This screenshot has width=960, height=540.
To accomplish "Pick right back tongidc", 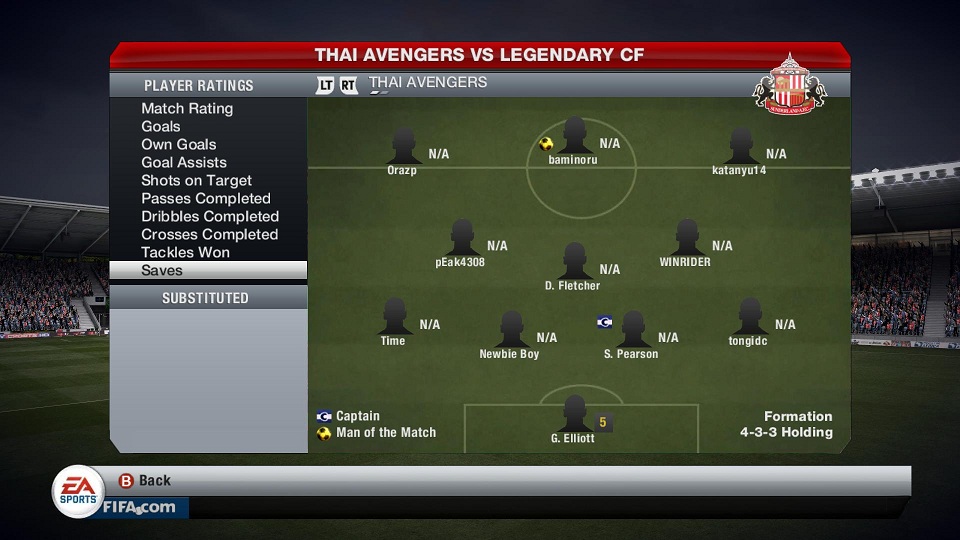I will tap(748, 317).
